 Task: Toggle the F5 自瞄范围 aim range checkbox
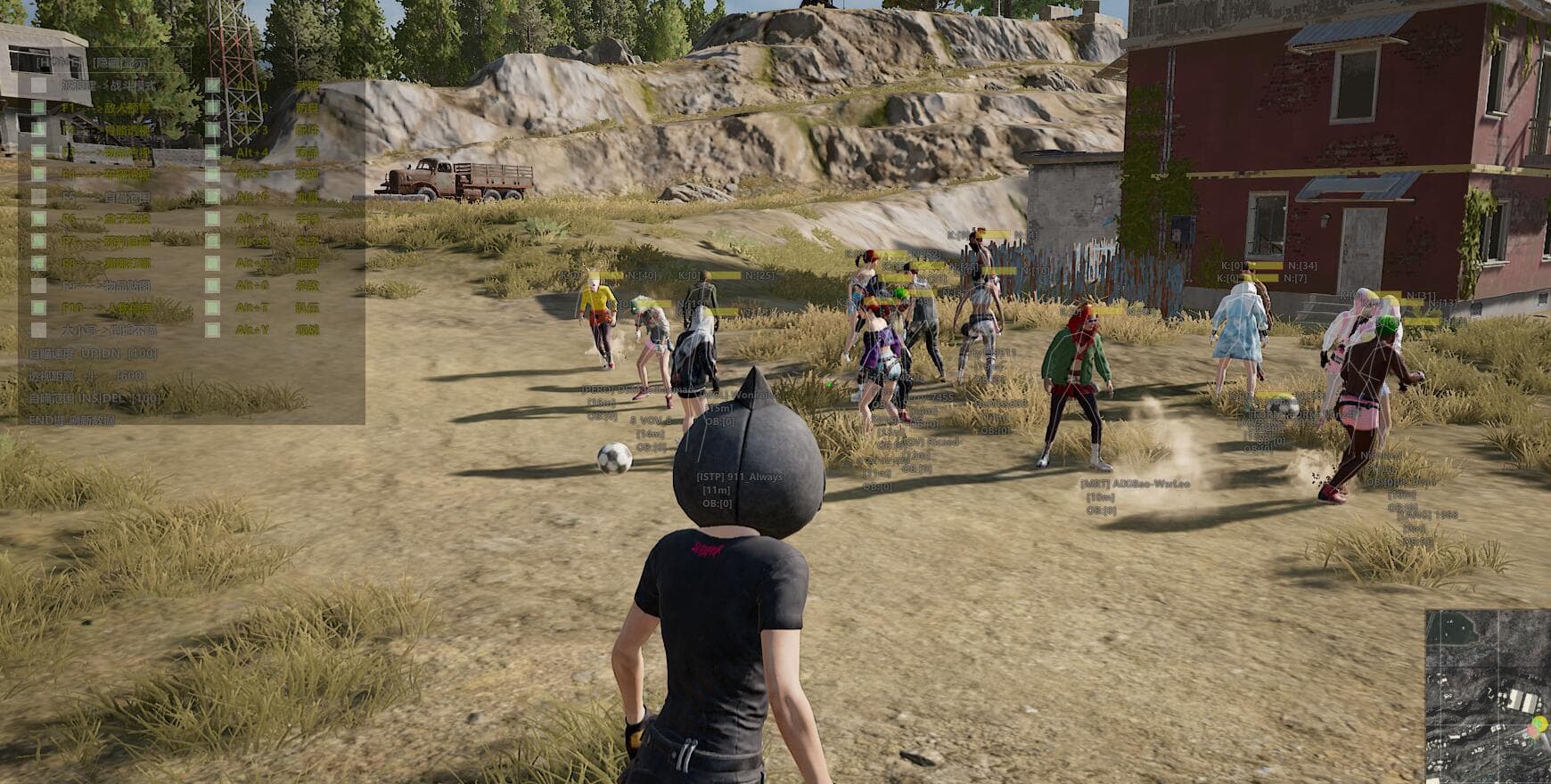click(x=38, y=195)
